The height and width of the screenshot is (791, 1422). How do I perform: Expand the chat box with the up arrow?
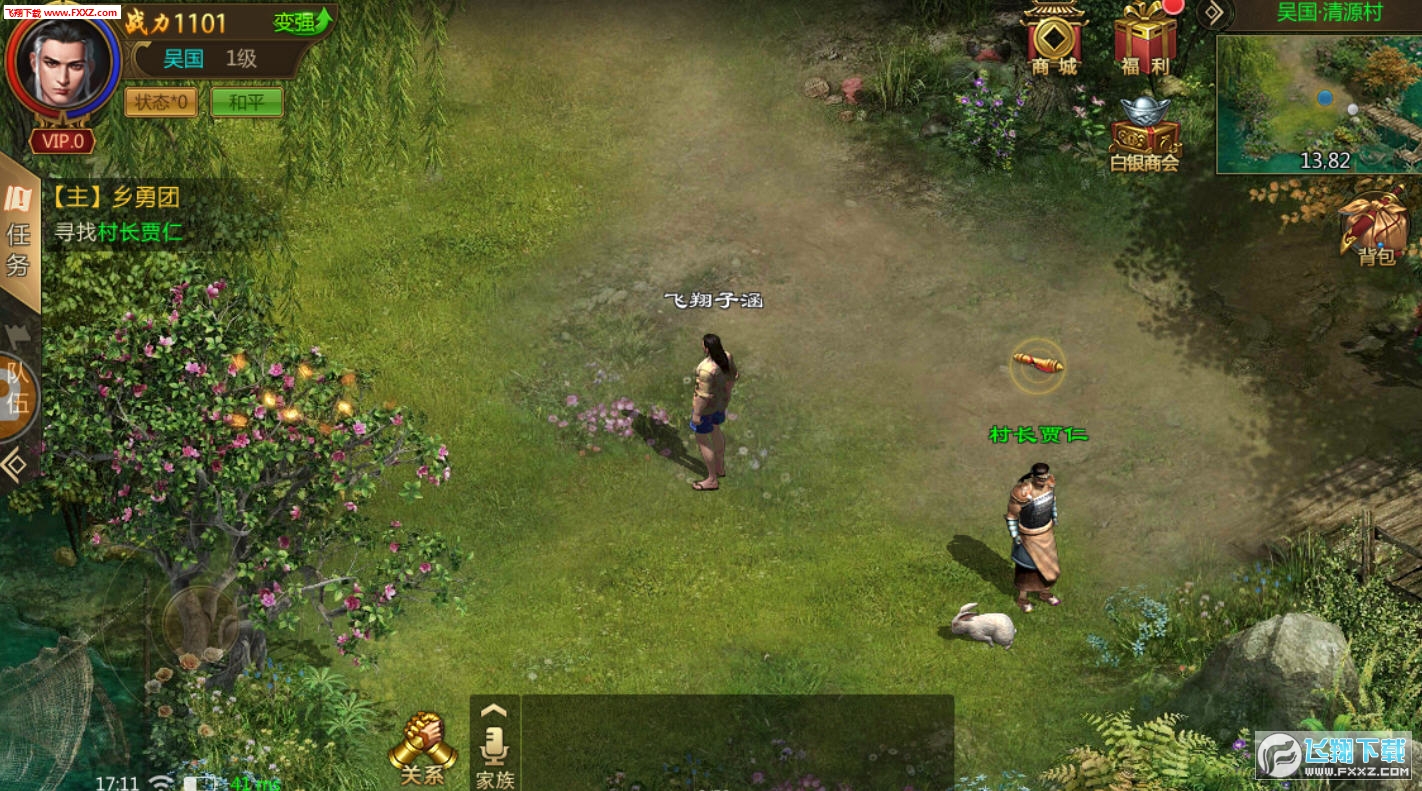(494, 710)
